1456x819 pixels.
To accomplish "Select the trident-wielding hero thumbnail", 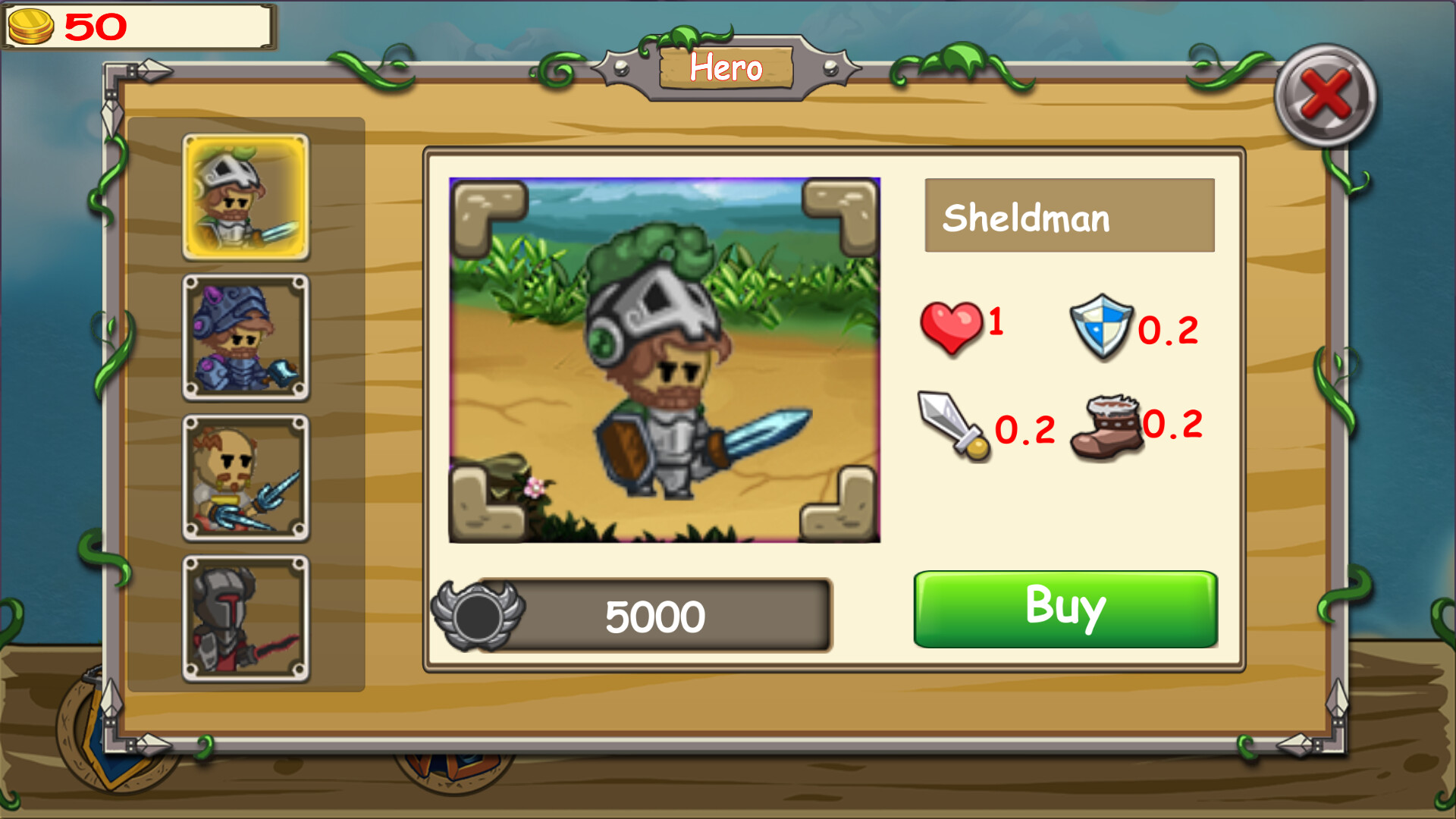I will [245, 478].
